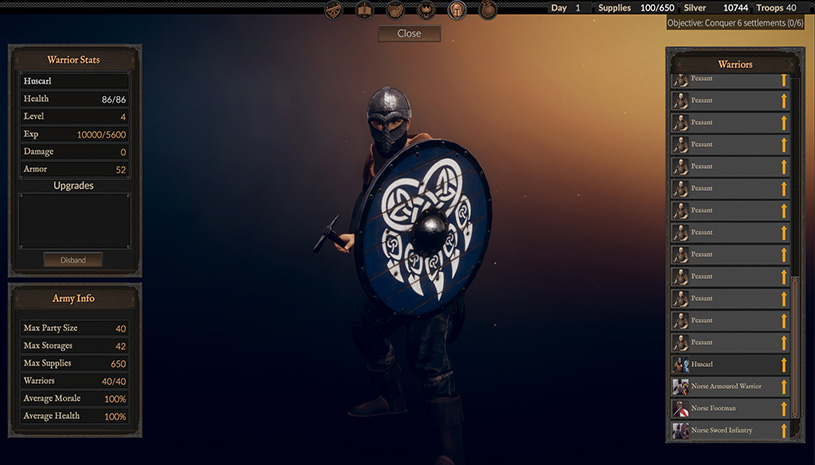Open the handshake icon menu
Image resolution: width=815 pixels, height=465 pixels.
pyautogui.click(x=396, y=10)
